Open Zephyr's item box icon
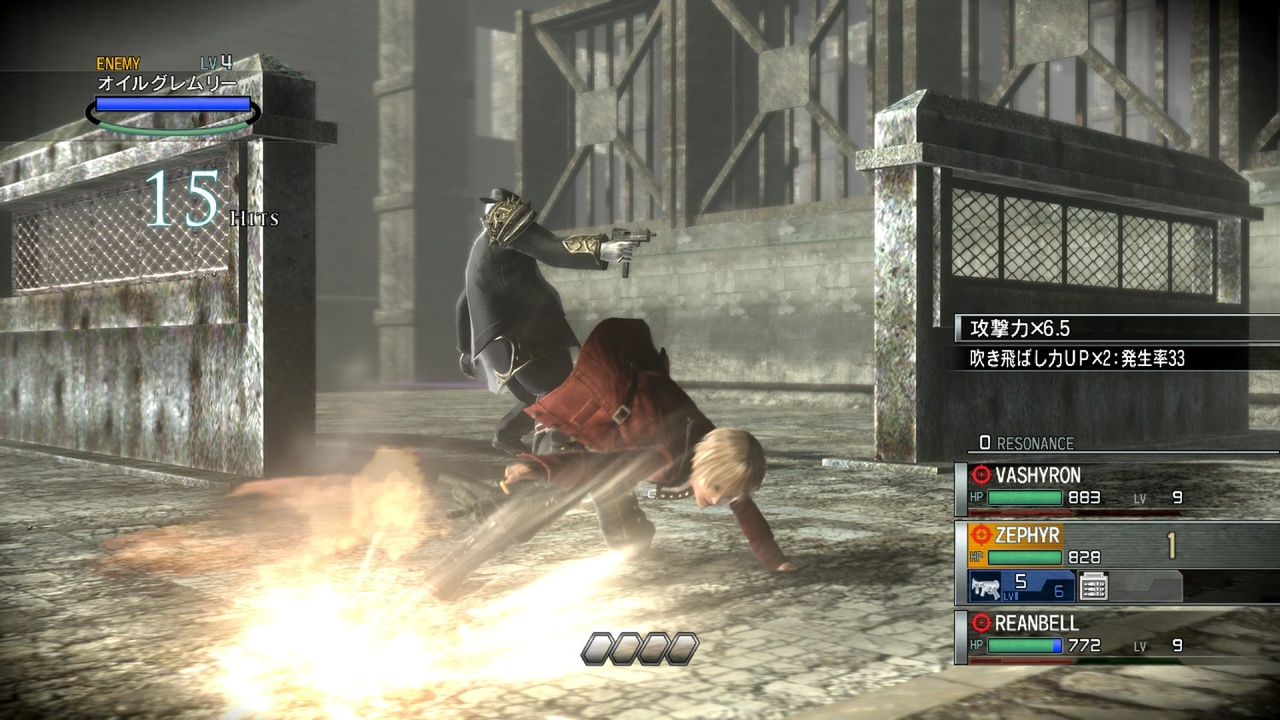1280x720 pixels. coord(1093,587)
